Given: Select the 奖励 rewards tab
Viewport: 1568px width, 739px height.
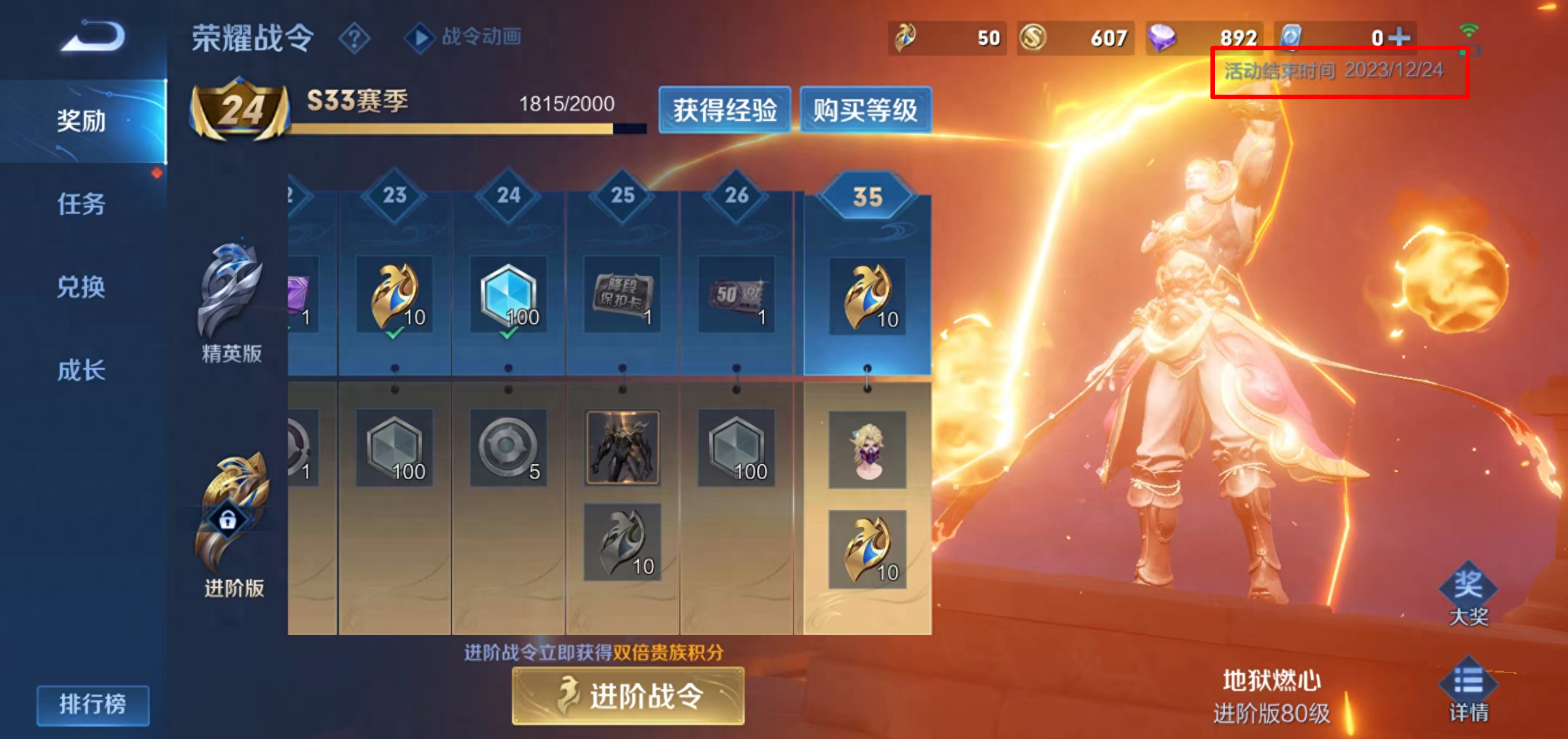Looking at the screenshot, I should click(x=81, y=121).
